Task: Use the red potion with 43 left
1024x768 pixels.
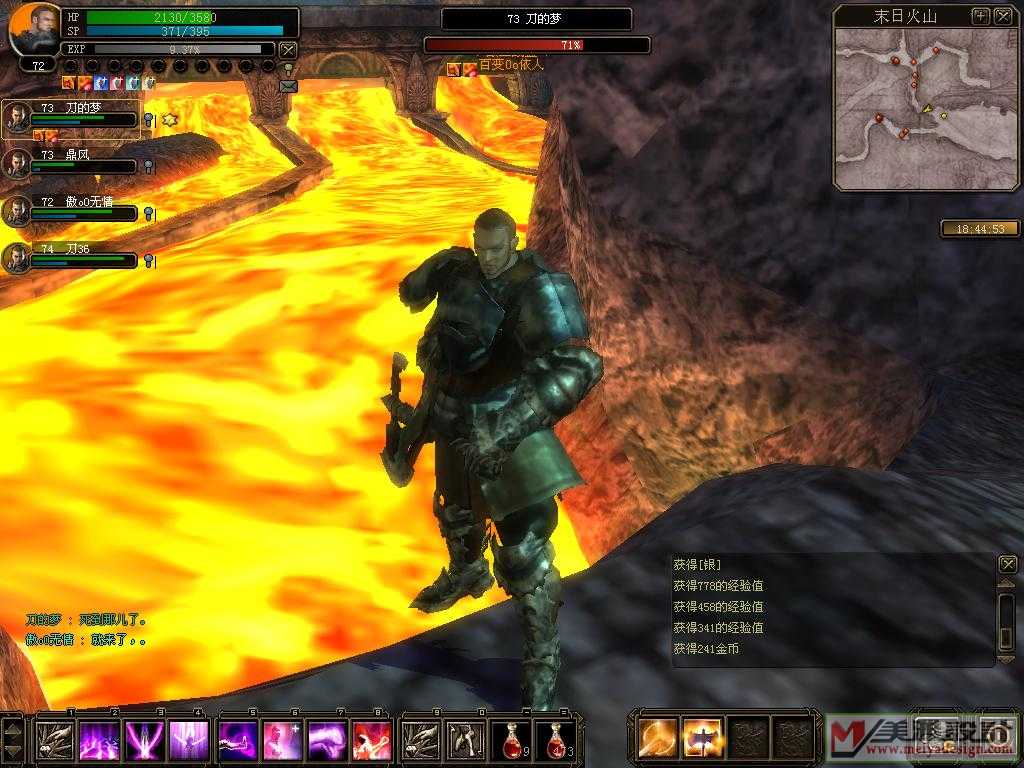Action: [x=554, y=740]
